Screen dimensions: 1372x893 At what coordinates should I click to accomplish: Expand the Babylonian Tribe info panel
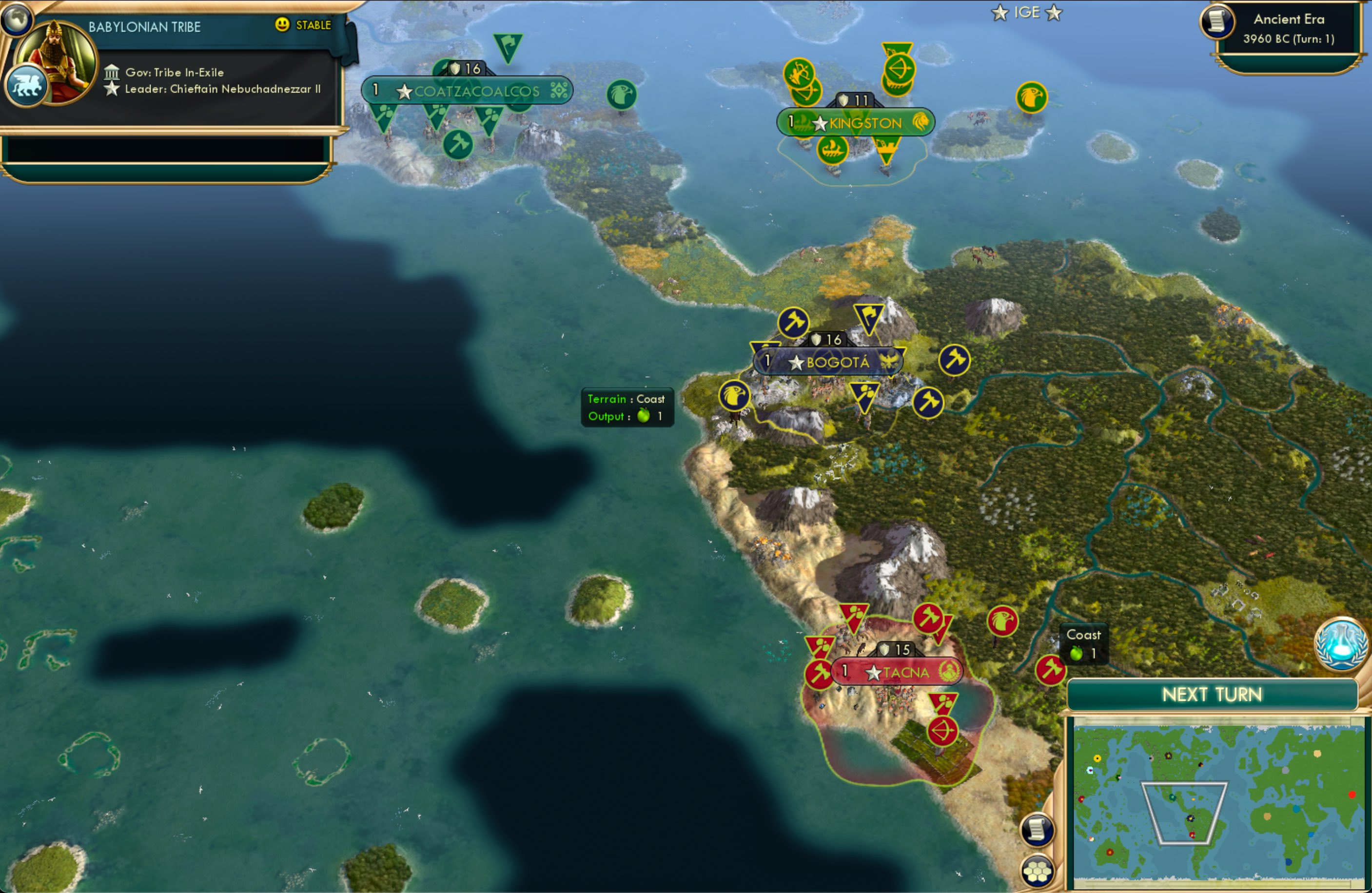click(x=144, y=26)
